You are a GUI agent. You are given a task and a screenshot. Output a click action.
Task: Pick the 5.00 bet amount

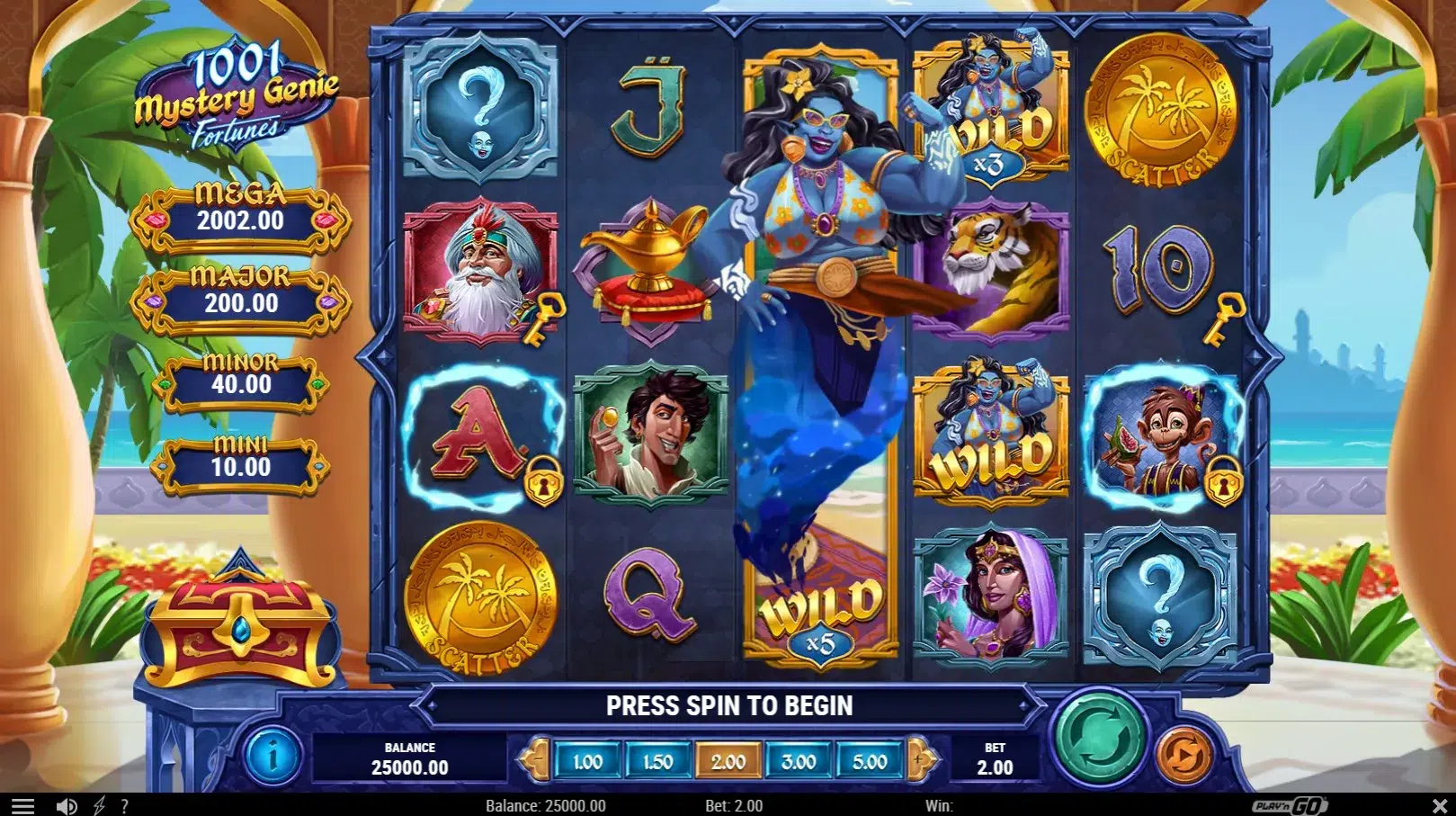pos(870,762)
